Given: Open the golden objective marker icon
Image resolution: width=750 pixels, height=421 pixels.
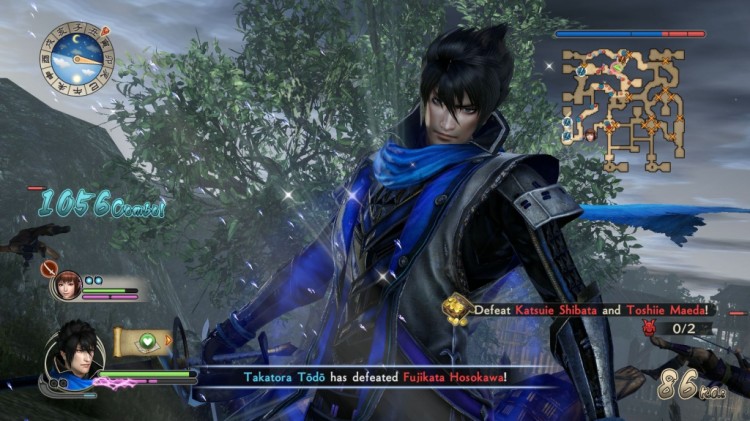Looking at the screenshot, I should [x=458, y=308].
